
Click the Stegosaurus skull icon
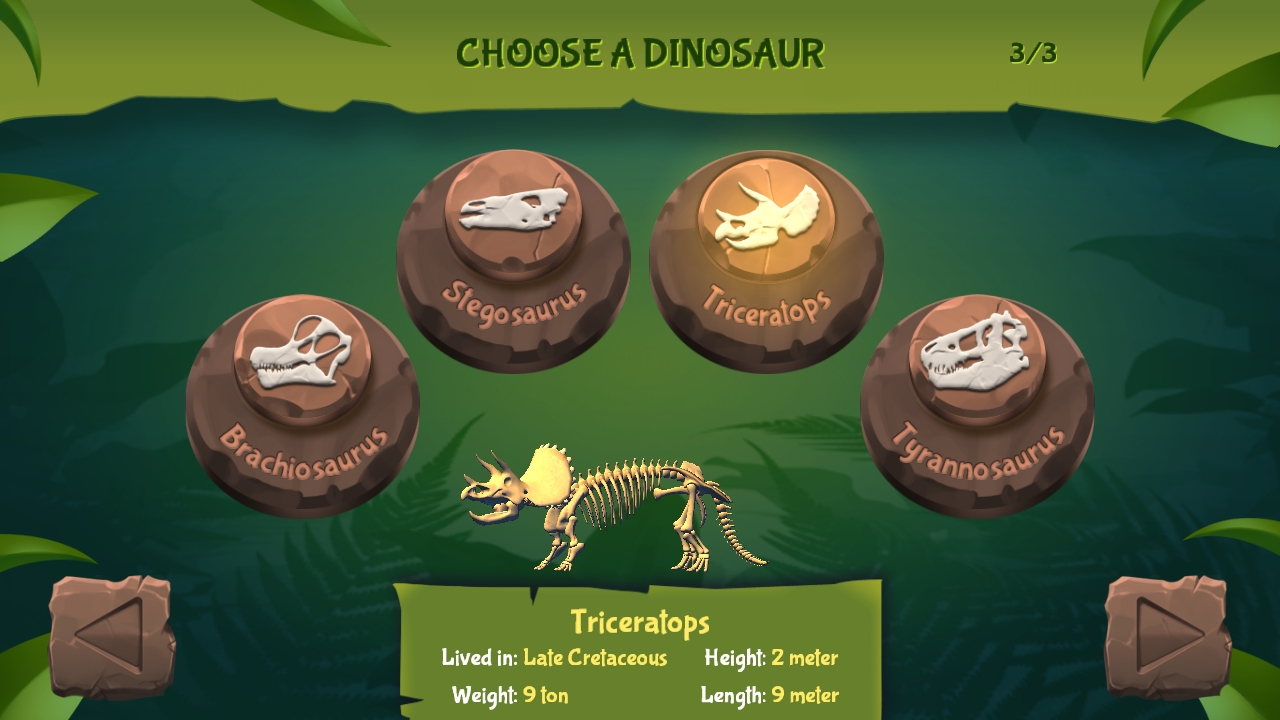tap(515, 211)
